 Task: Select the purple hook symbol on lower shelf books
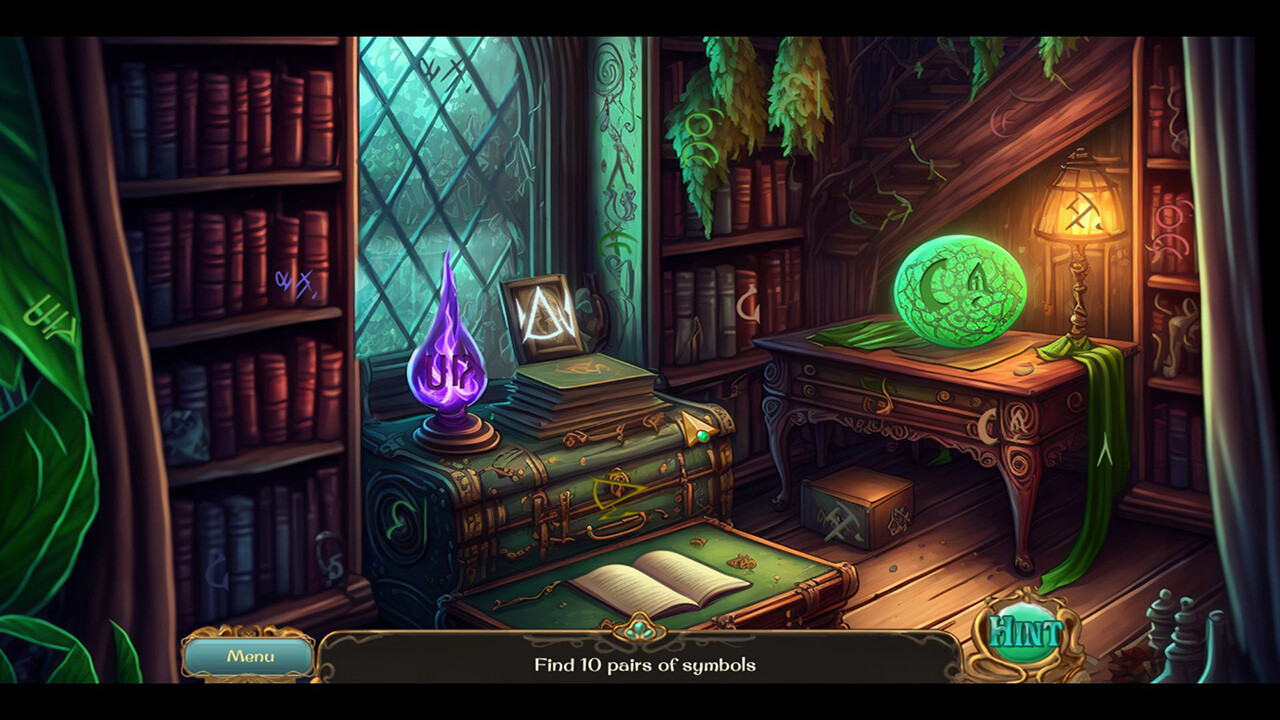[x=218, y=571]
